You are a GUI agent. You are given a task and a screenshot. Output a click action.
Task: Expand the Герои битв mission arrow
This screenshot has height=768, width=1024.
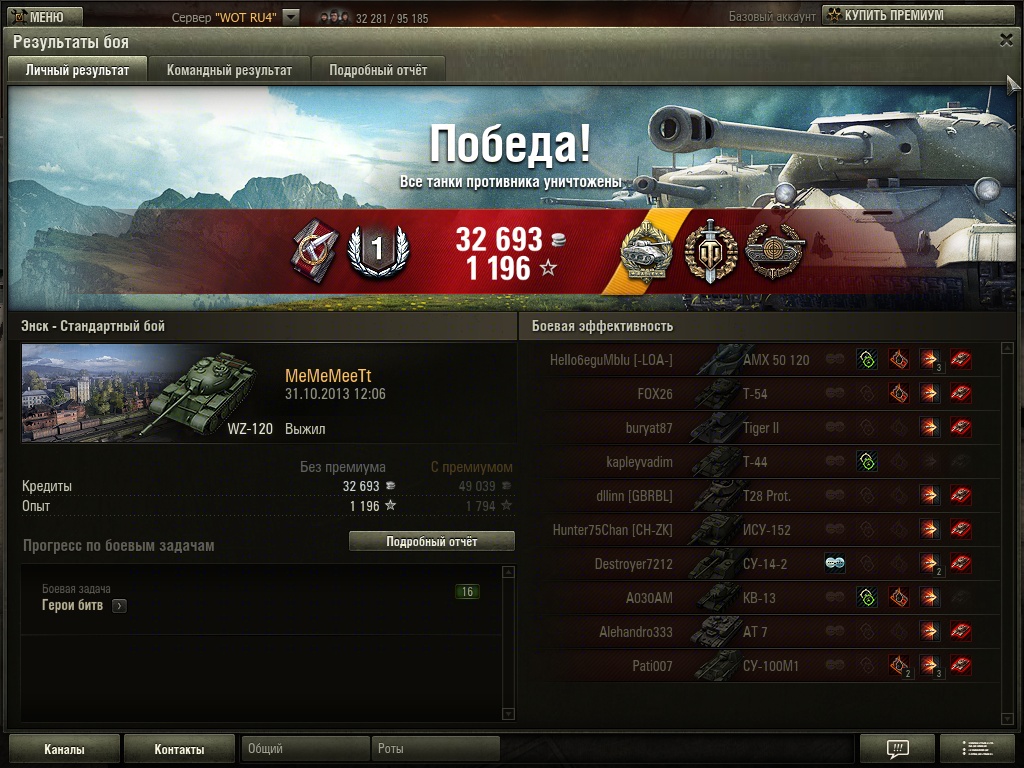click(119, 606)
